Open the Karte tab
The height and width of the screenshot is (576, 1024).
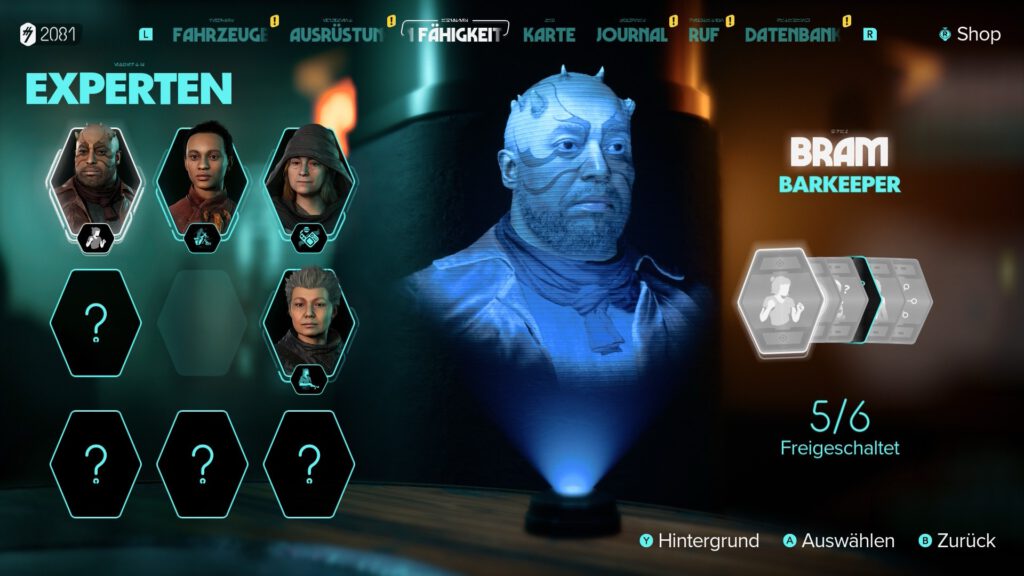(549, 35)
